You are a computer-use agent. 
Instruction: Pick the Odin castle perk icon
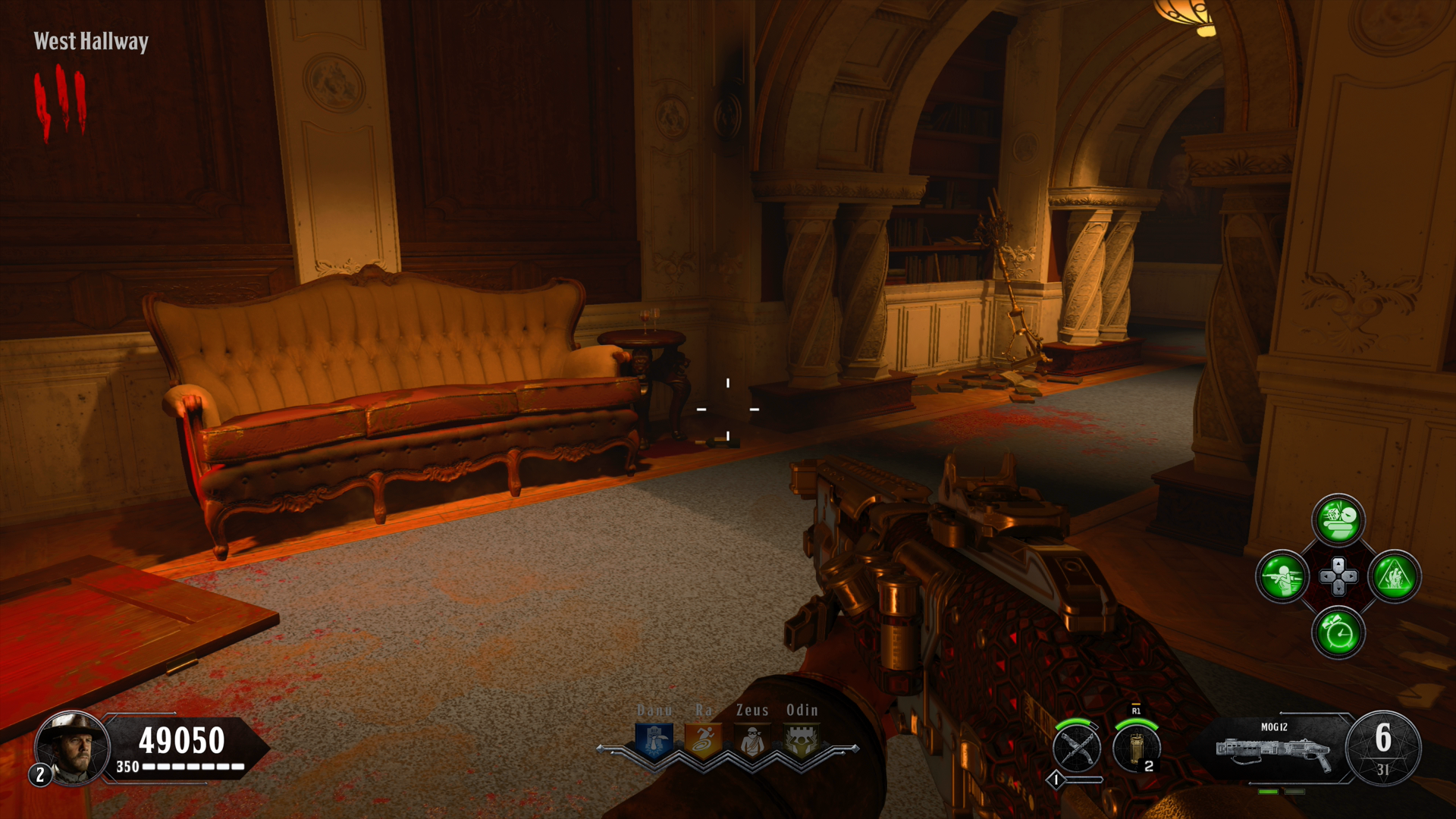click(x=801, y=739)
